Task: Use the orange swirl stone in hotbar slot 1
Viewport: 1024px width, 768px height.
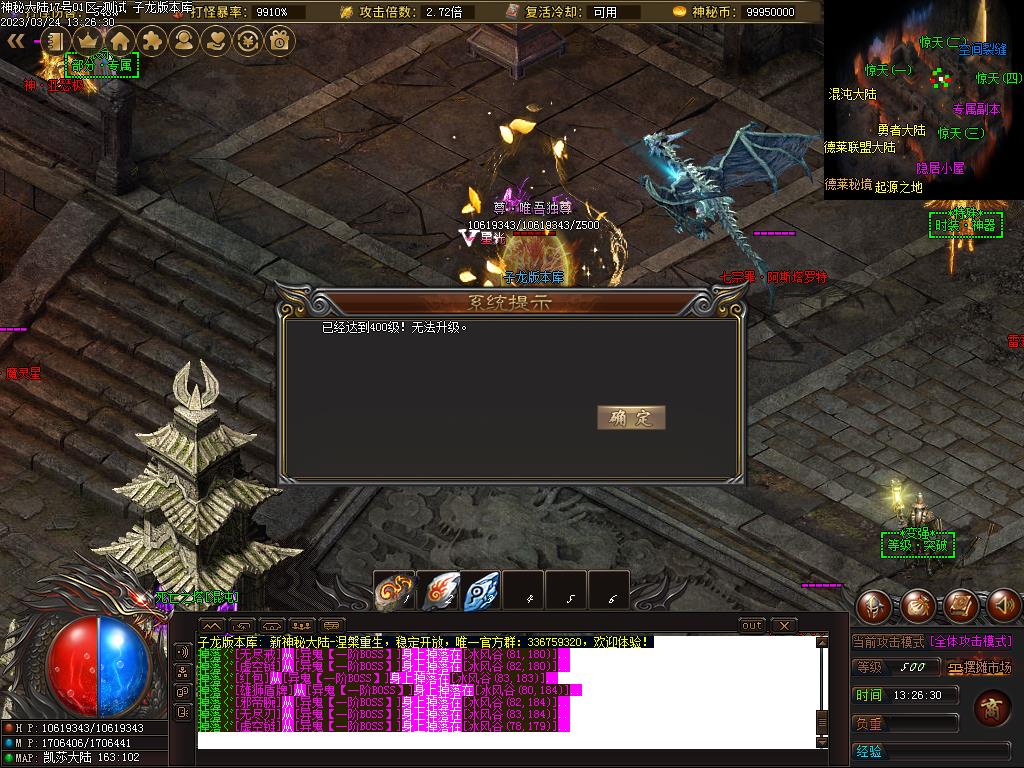Action: (394, 591)
